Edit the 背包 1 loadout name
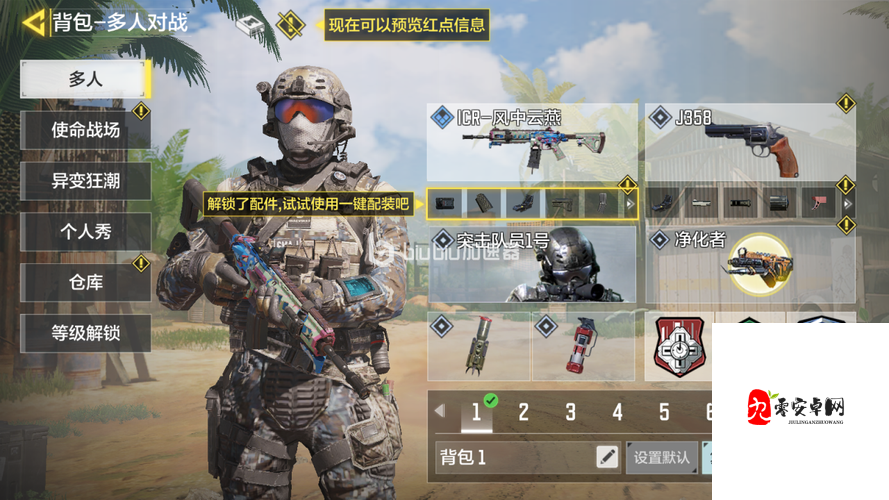This screenshot has height=500, width=889. (x=607, y=458)
